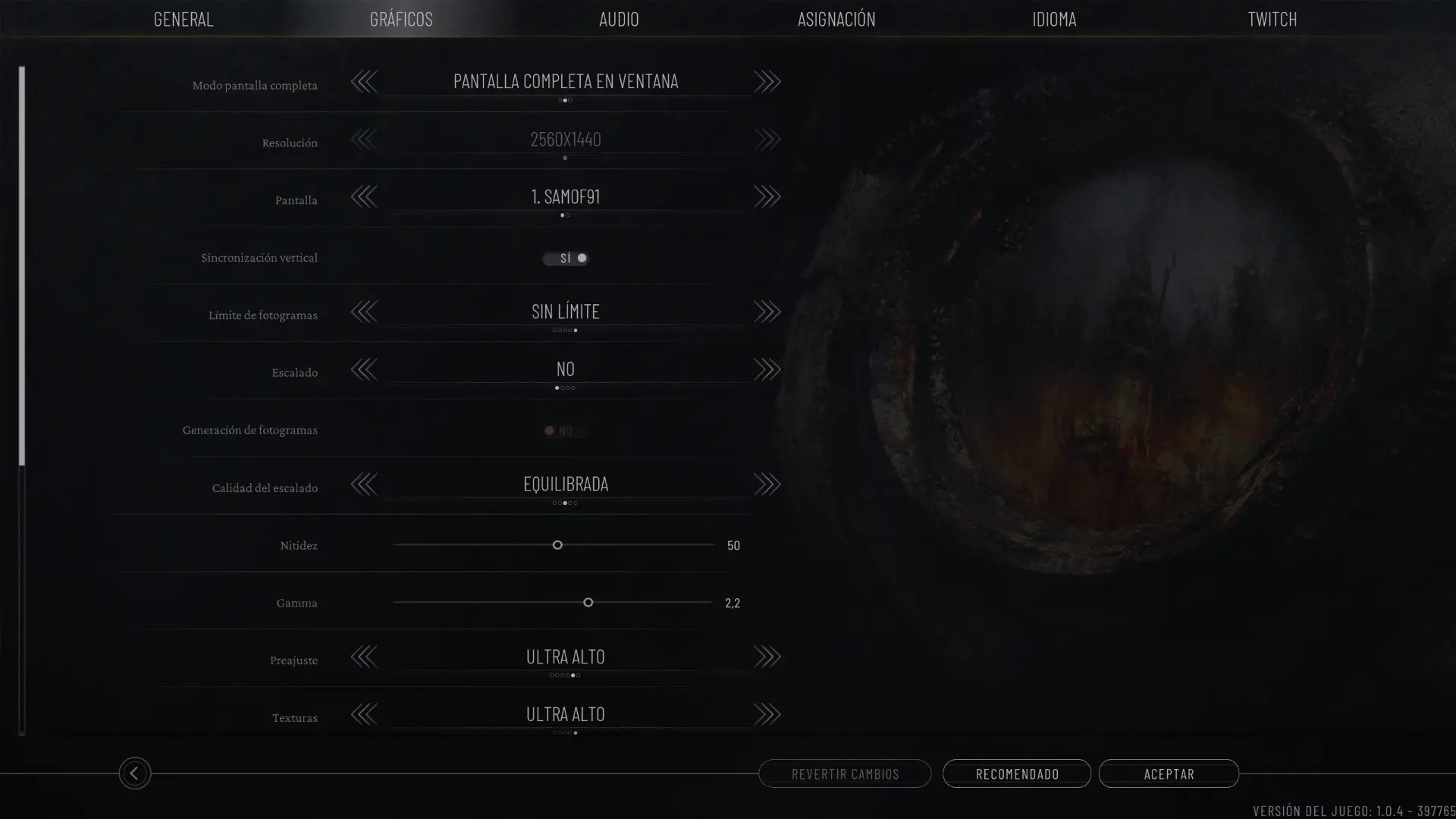Open the Twitch tab
Screen dimensions: 1456x819
coord(1272,19)
